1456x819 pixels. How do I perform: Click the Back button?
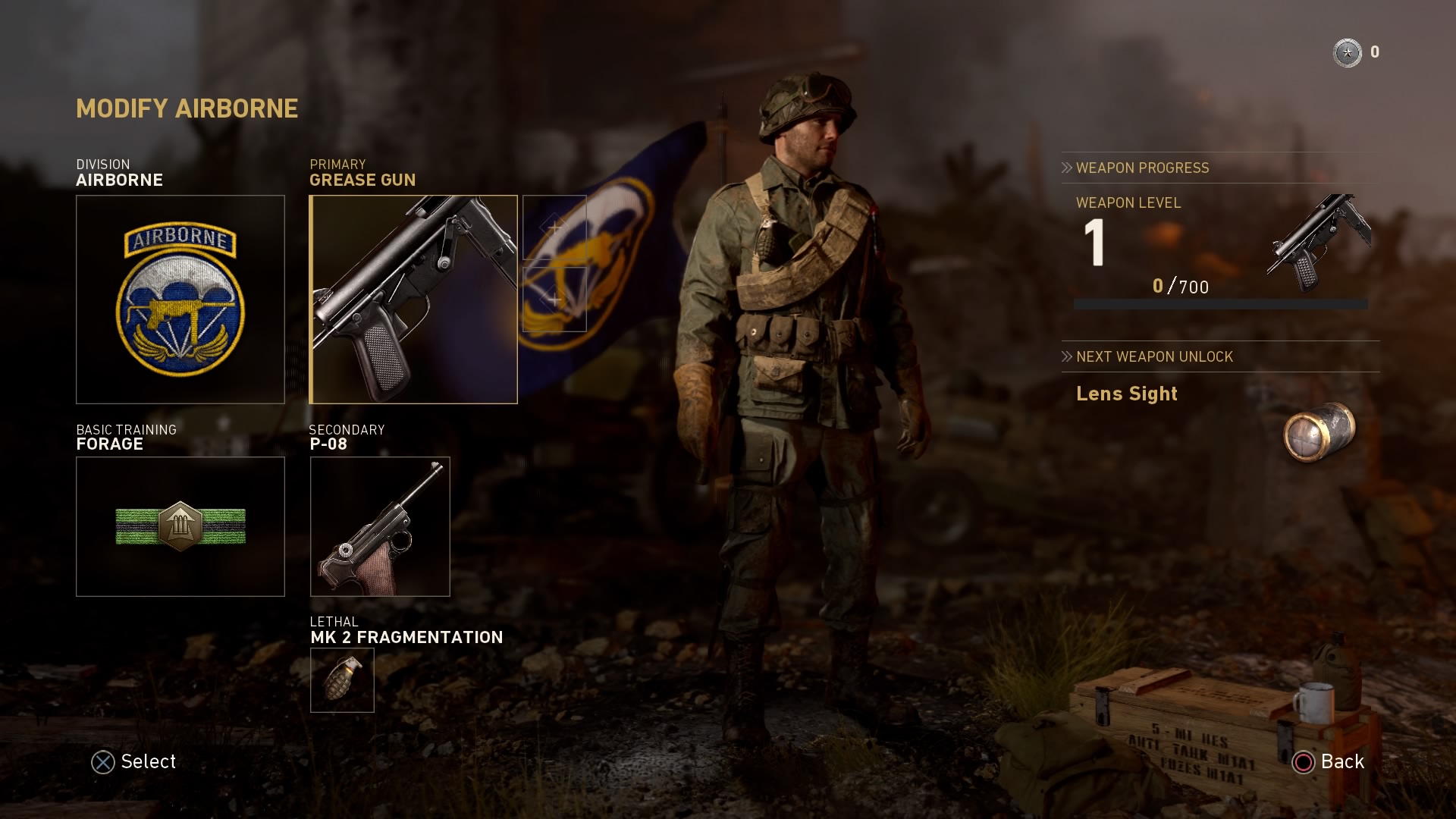pos(1329,762)
